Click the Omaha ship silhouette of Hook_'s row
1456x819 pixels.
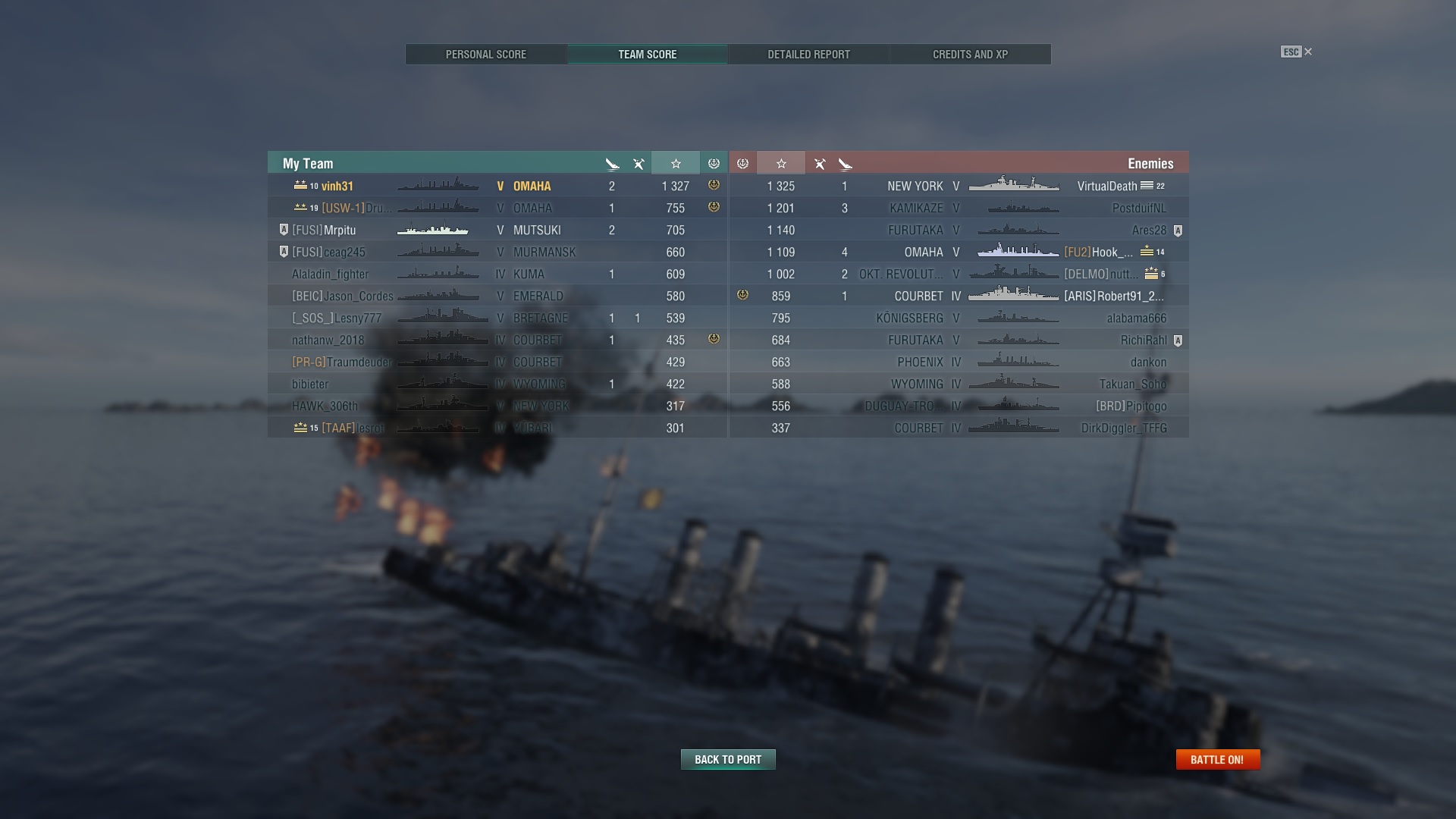pos(1016,252)
